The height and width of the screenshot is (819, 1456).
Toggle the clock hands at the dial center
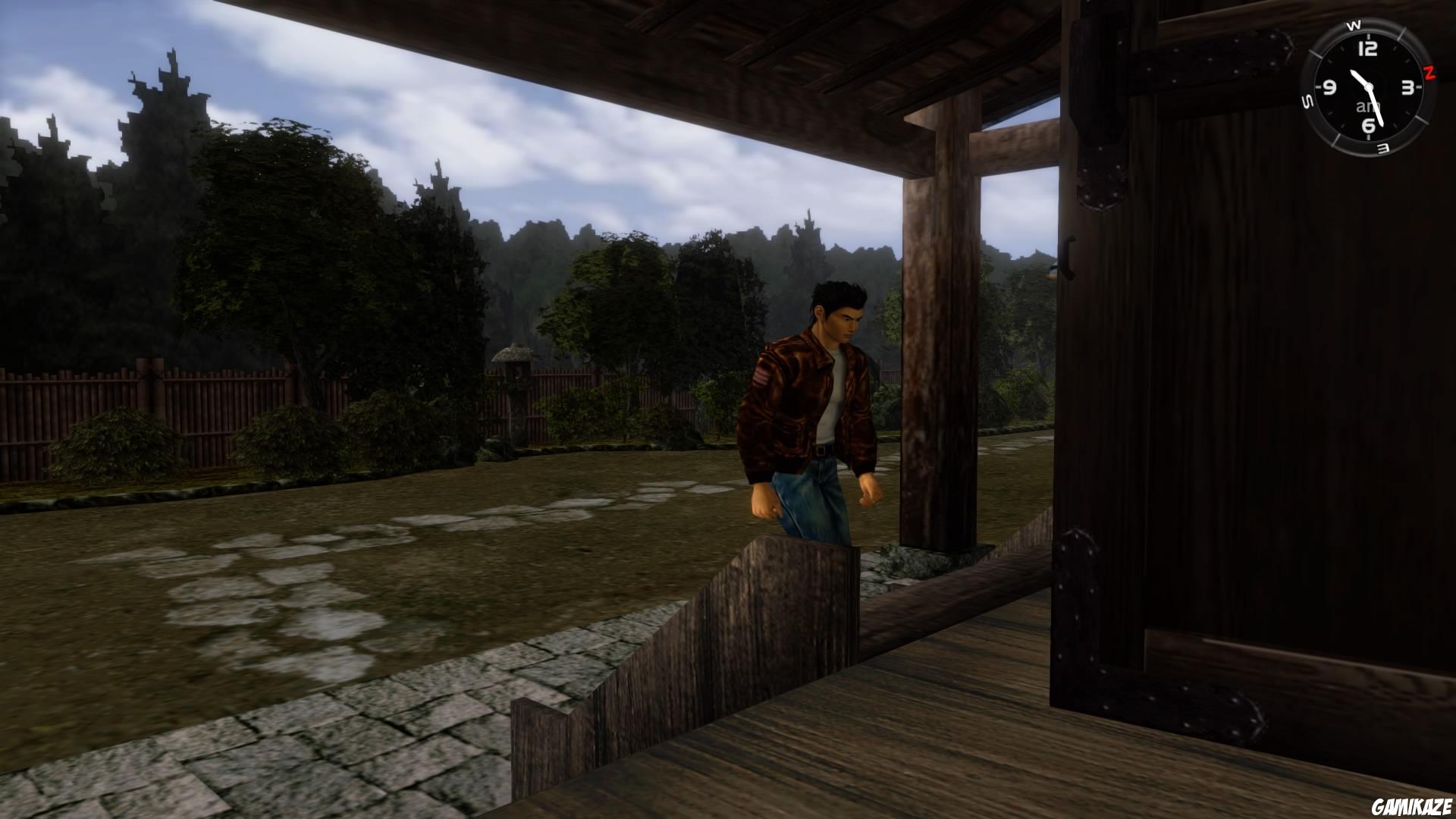pyautogui.click(x=1368, y=86)
